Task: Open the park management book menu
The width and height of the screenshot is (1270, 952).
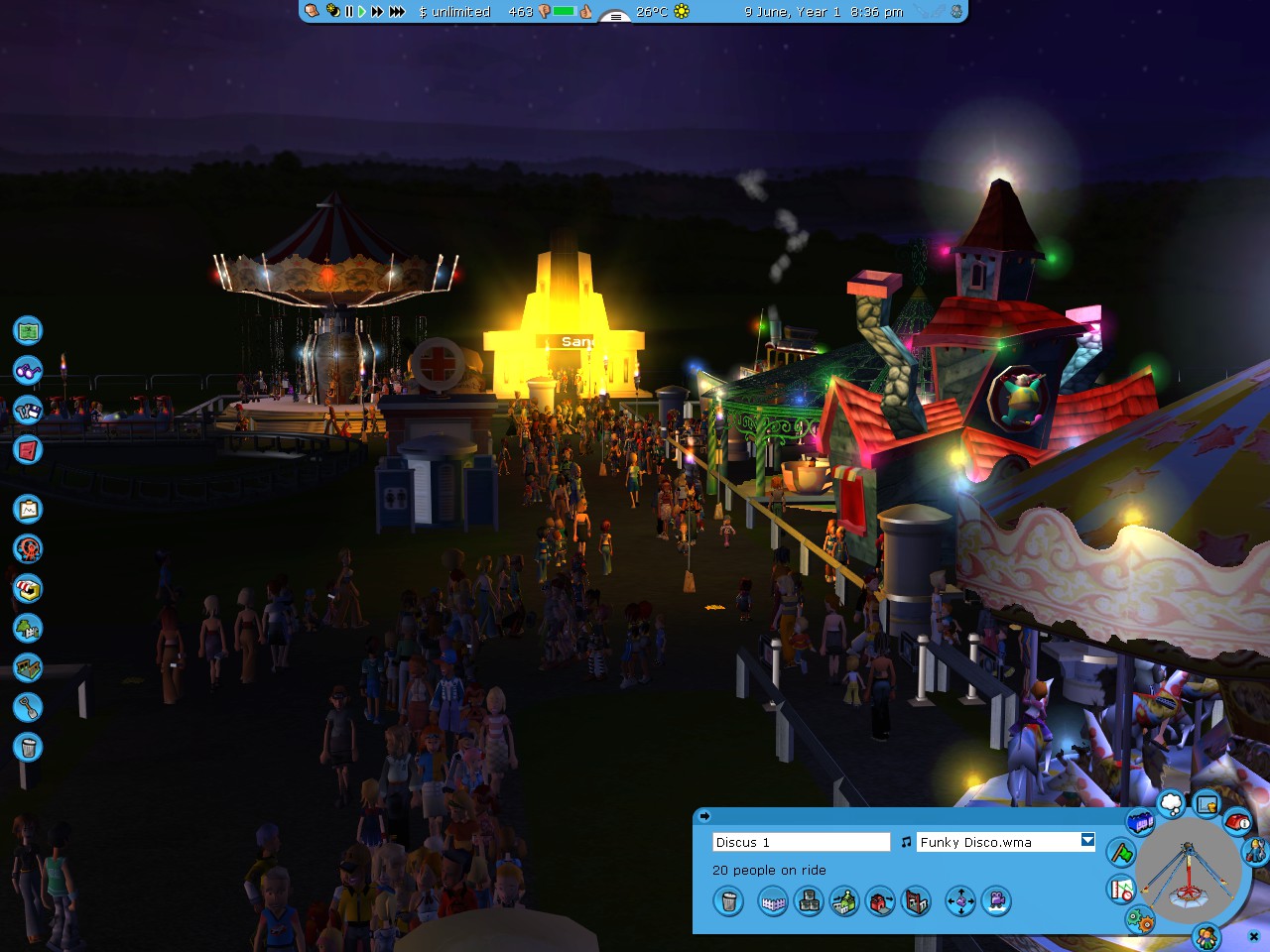Action: coord(27,450)
